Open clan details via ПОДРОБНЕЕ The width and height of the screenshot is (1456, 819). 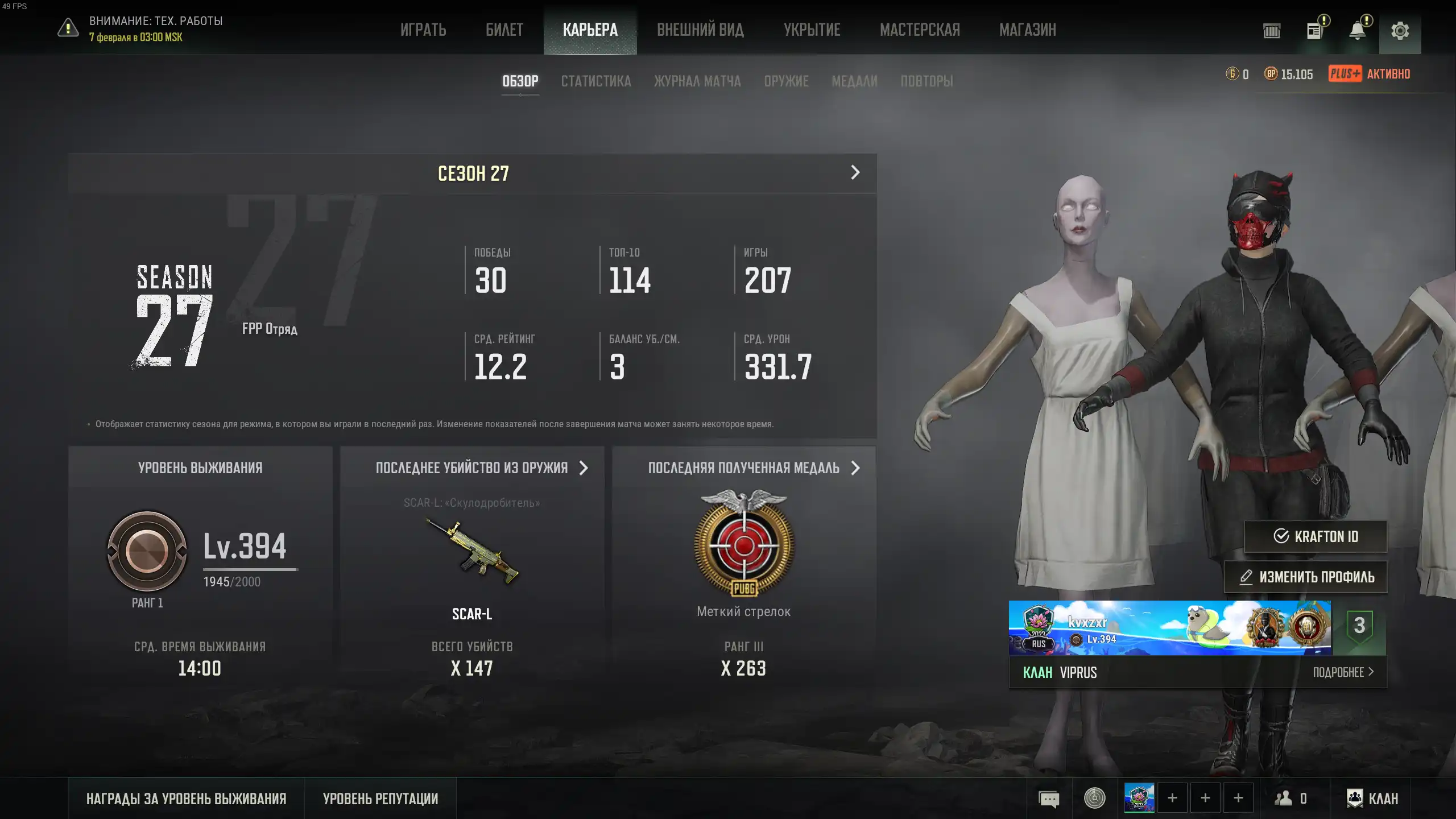(x=1343, y=672)
